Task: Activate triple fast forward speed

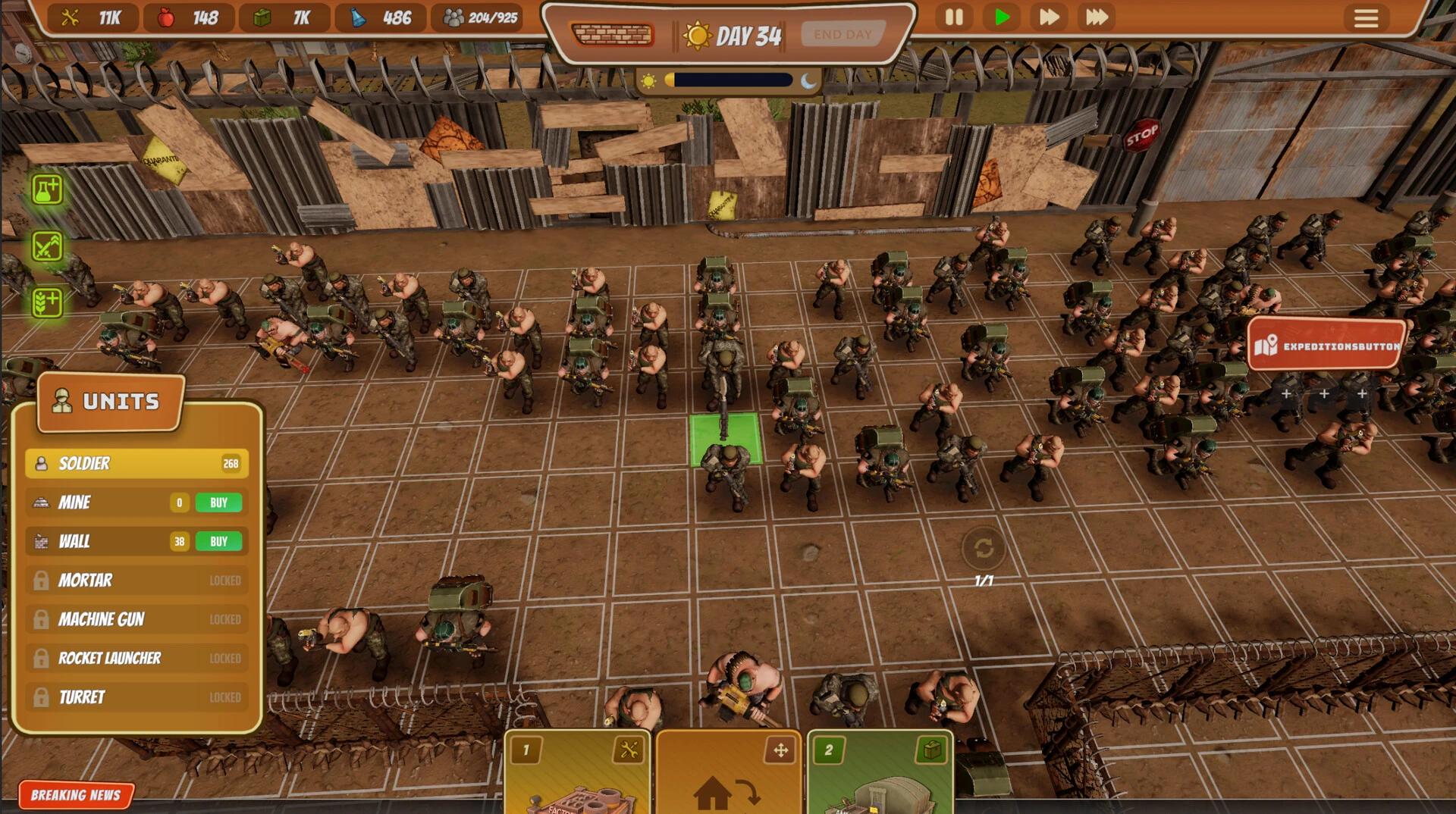Action: [x=1097, y=17]
